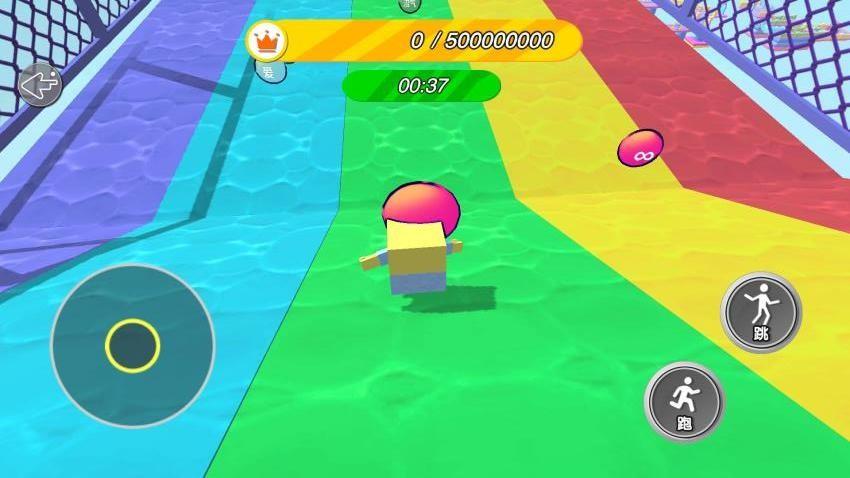Viewport: 850px width, 478px height.
Task: Click the orange crown icon
Action: pos(267,42)
